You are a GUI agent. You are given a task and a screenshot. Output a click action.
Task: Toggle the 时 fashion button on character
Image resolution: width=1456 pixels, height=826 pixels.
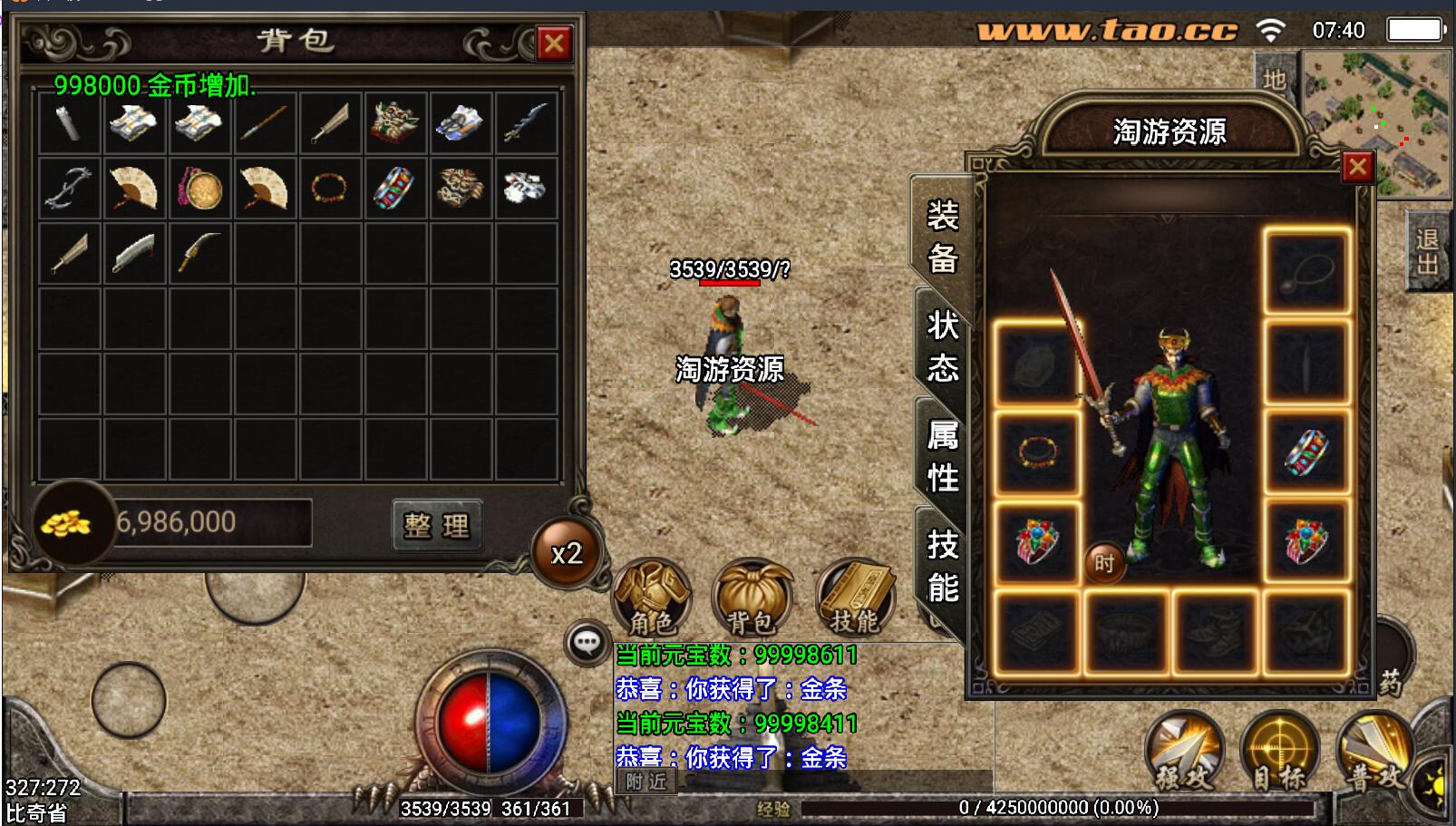click(x=1103, y=563)
